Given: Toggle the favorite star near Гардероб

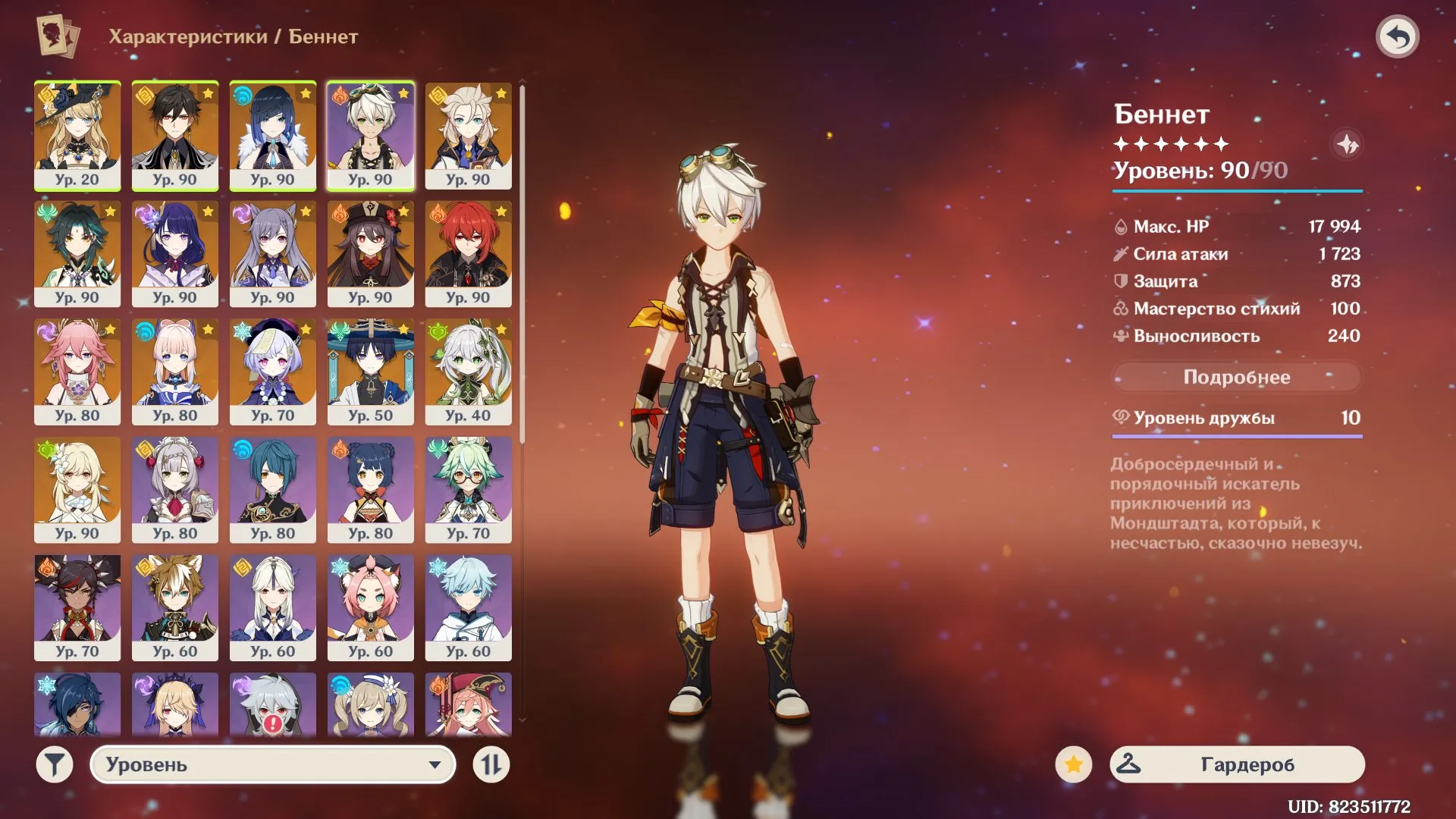Looking at the screenshot, I should click(x=1075, y=764).
